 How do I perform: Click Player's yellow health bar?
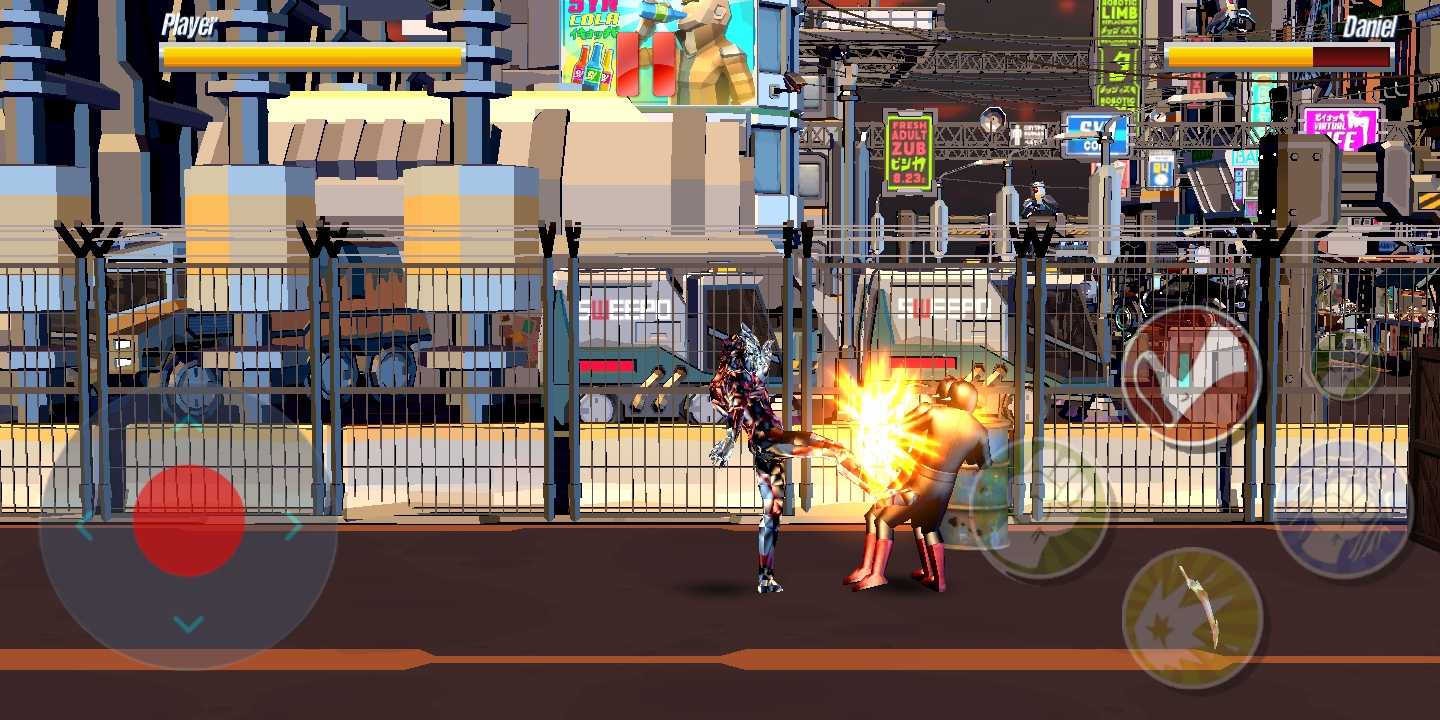coord(310,57)
